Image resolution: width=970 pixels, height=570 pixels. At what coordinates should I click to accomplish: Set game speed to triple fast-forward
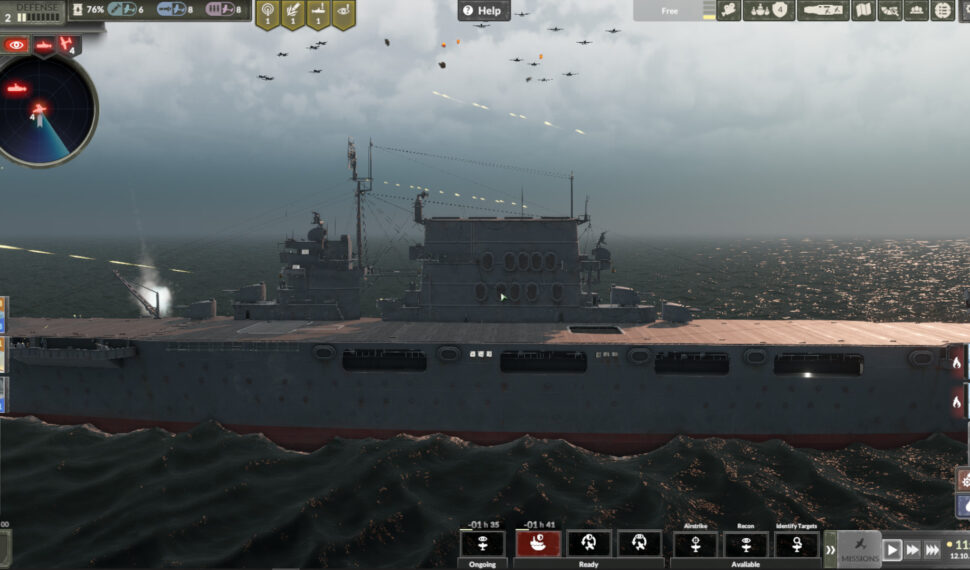(932, 550)
